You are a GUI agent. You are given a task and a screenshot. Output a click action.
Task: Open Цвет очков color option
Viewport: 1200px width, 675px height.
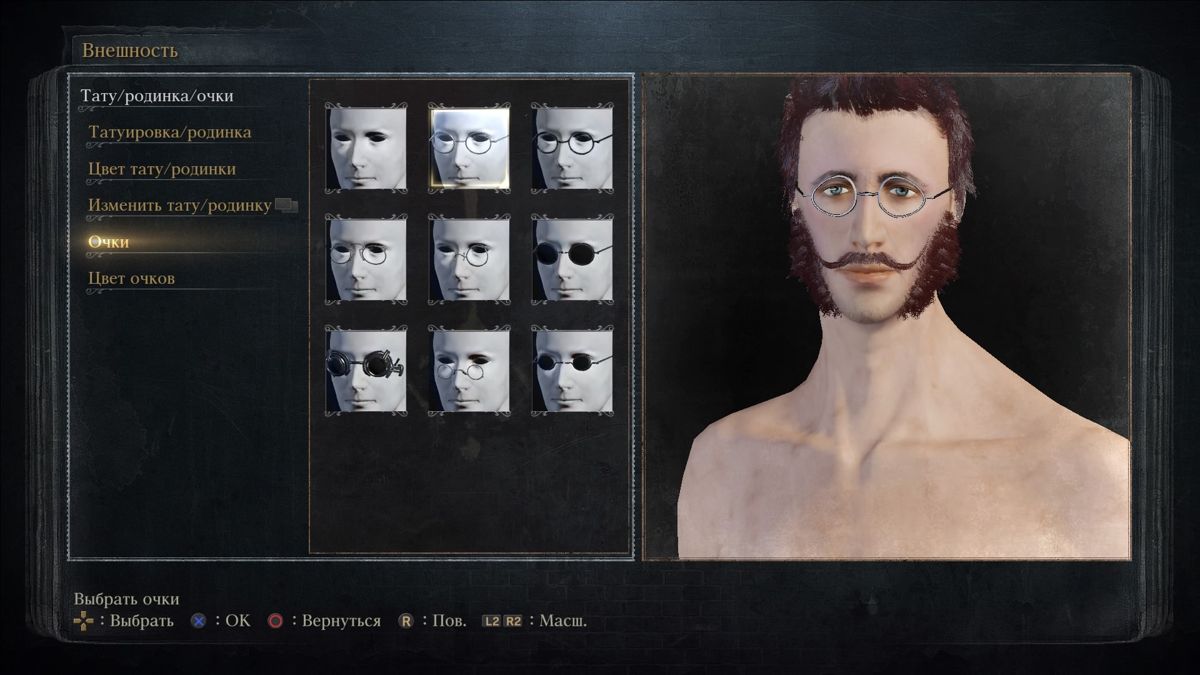click(131, 278)
